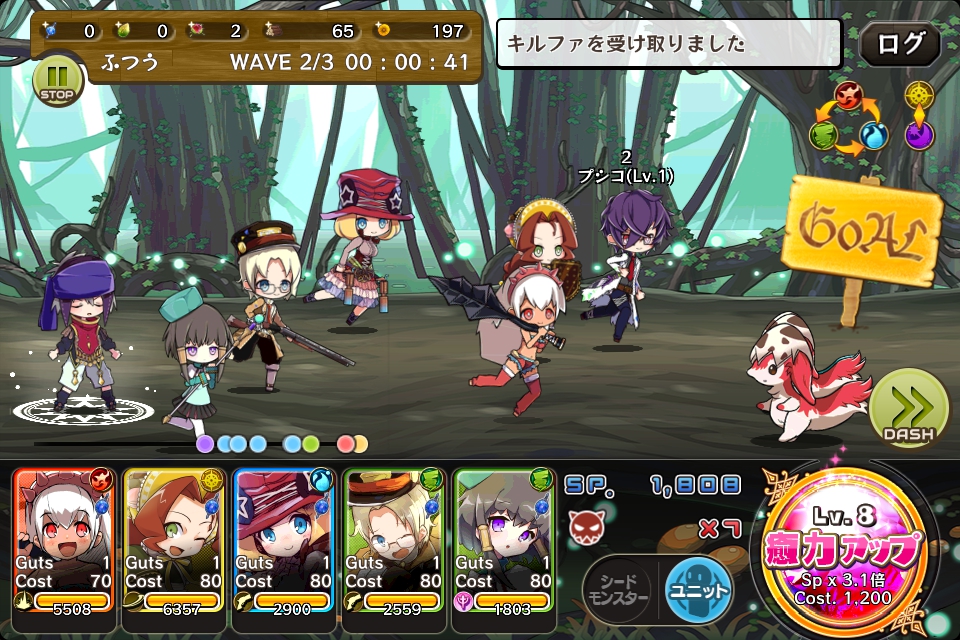Select the purple-eyed grey hat unit card
960x640 pixels.
[x=502, y=540]
